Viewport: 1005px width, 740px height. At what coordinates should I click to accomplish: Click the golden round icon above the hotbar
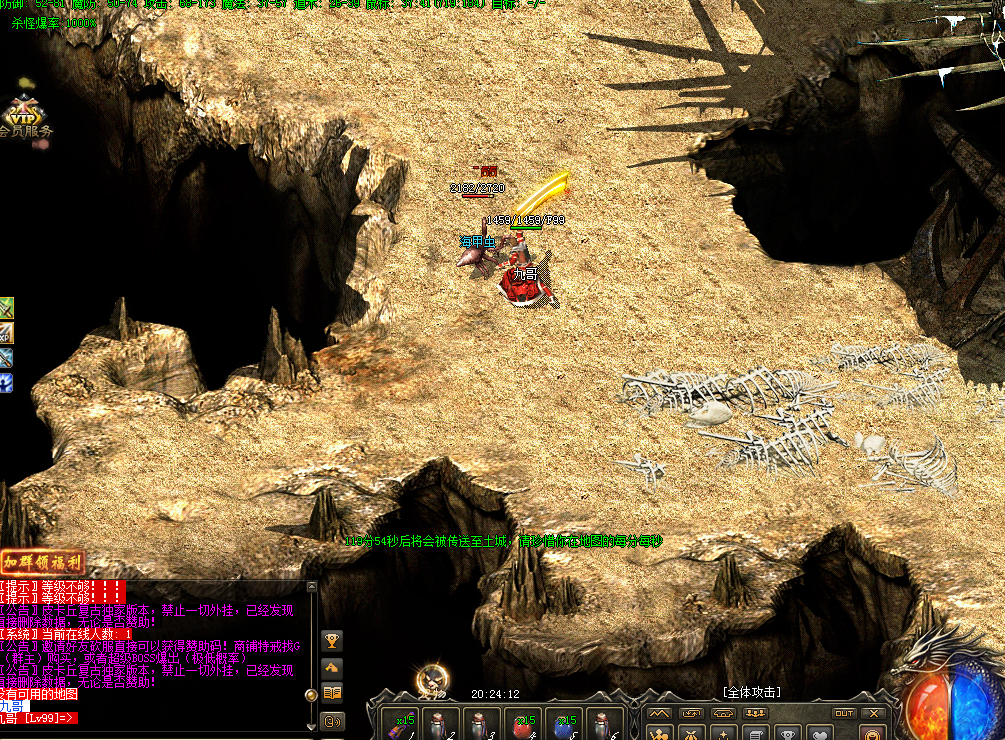(432, 680)
